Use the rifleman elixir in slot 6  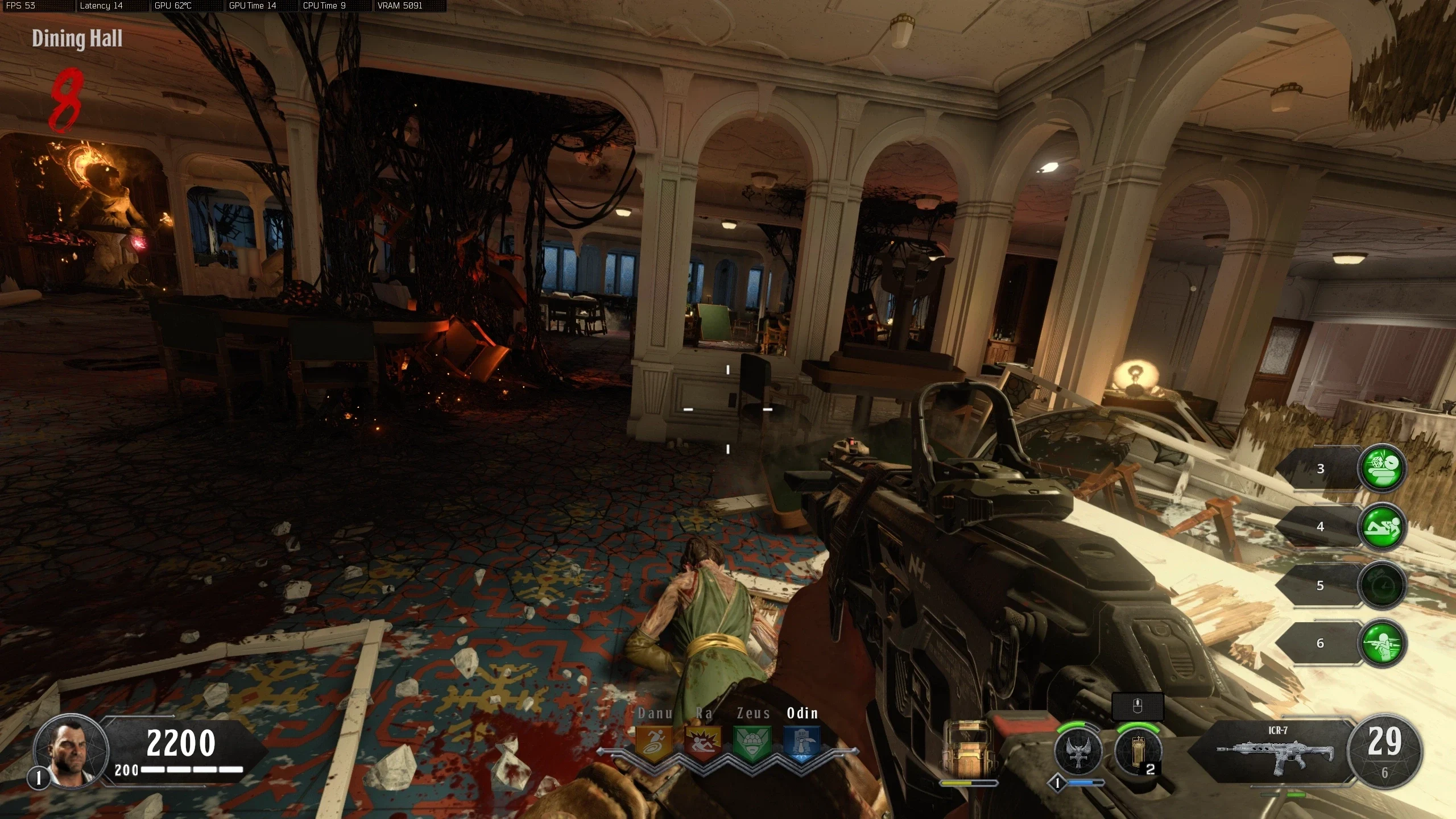click(1381, 643)
